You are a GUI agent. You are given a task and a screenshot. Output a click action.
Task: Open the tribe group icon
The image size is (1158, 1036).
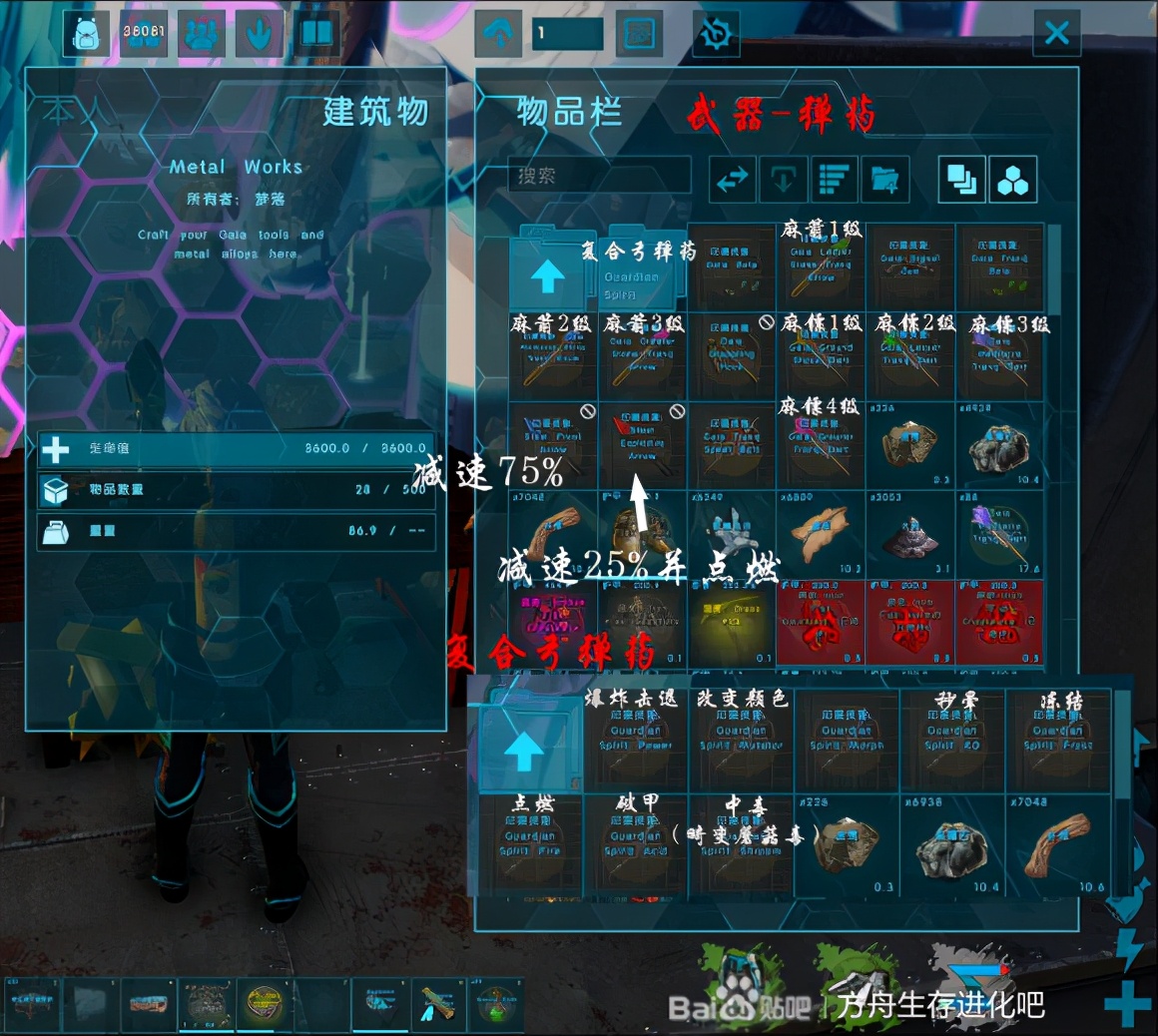(202, 34)
